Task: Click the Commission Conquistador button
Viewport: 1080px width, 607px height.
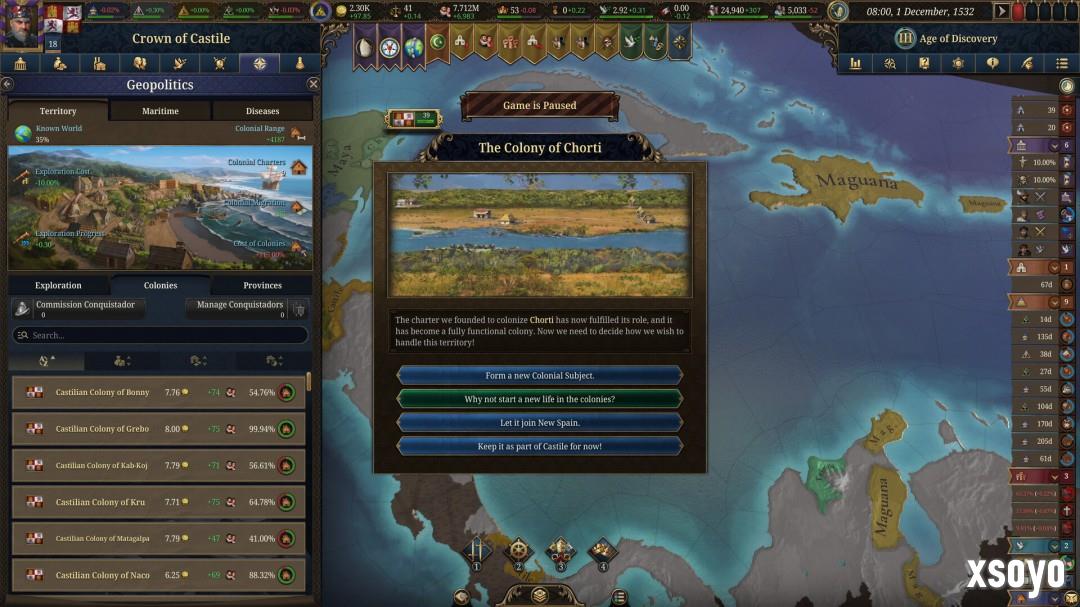Action: [78, 309]
